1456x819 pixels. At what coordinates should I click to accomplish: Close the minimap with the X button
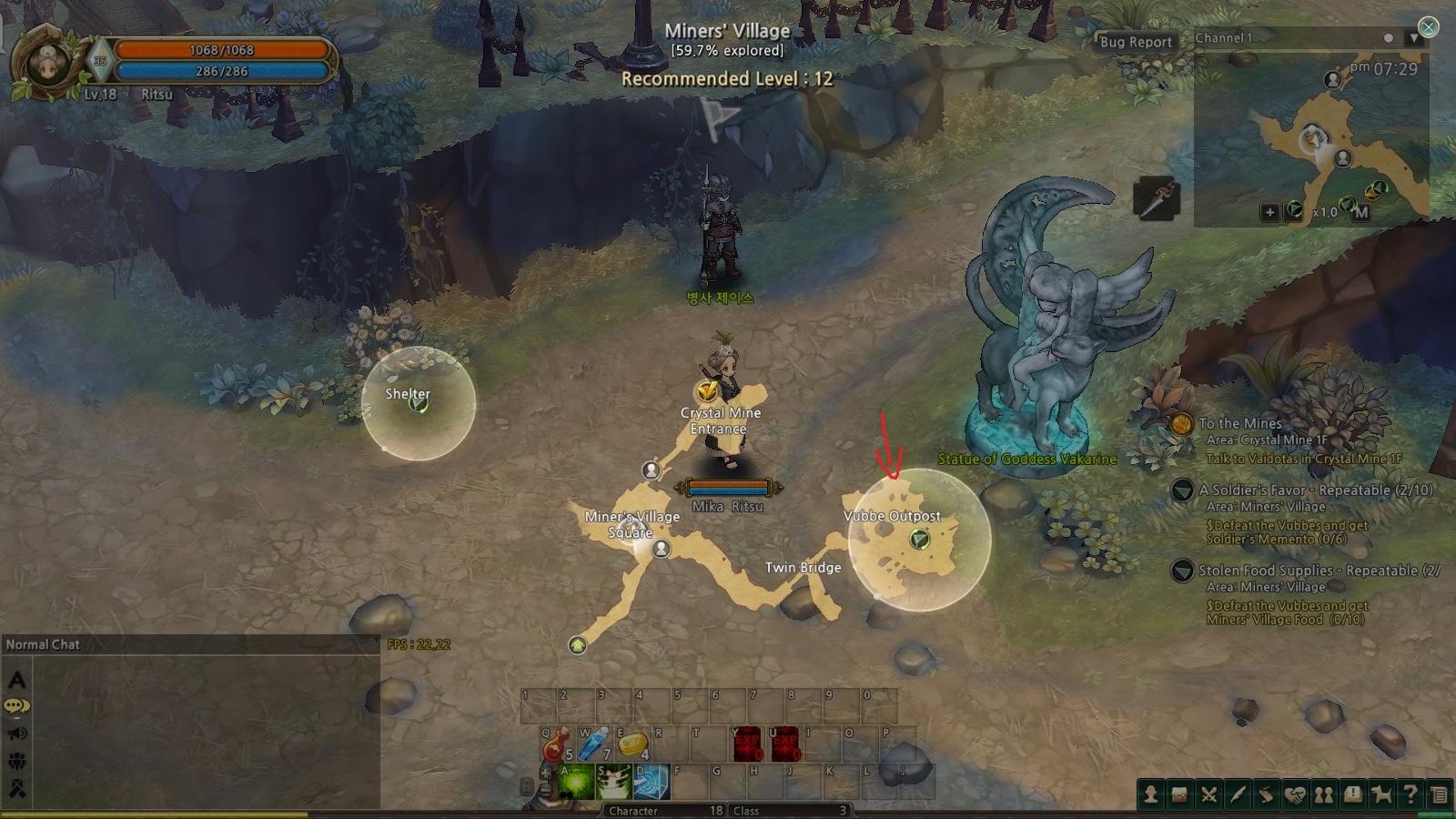[1429, 27]
